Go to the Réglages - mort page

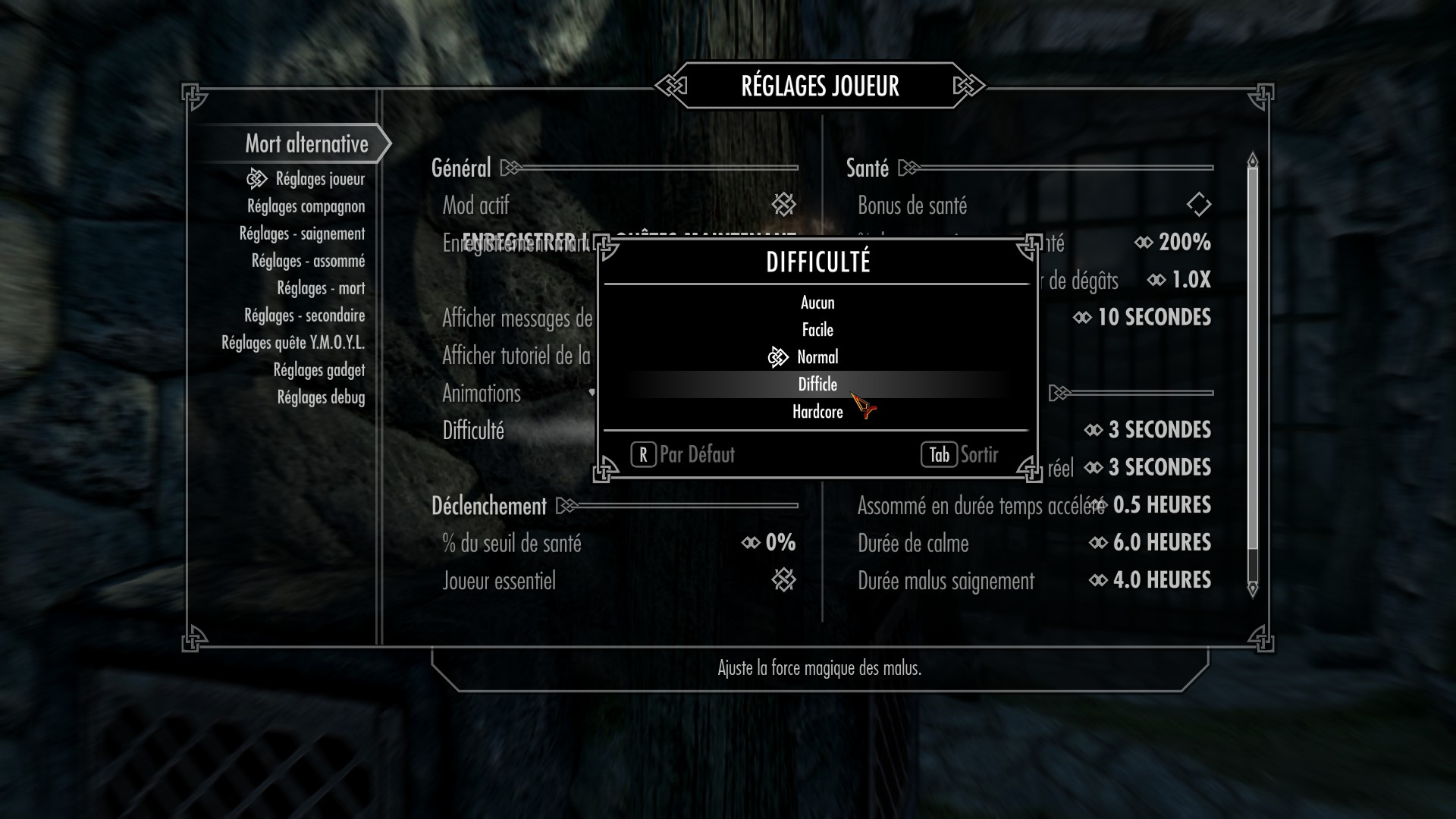pos(321,288)
